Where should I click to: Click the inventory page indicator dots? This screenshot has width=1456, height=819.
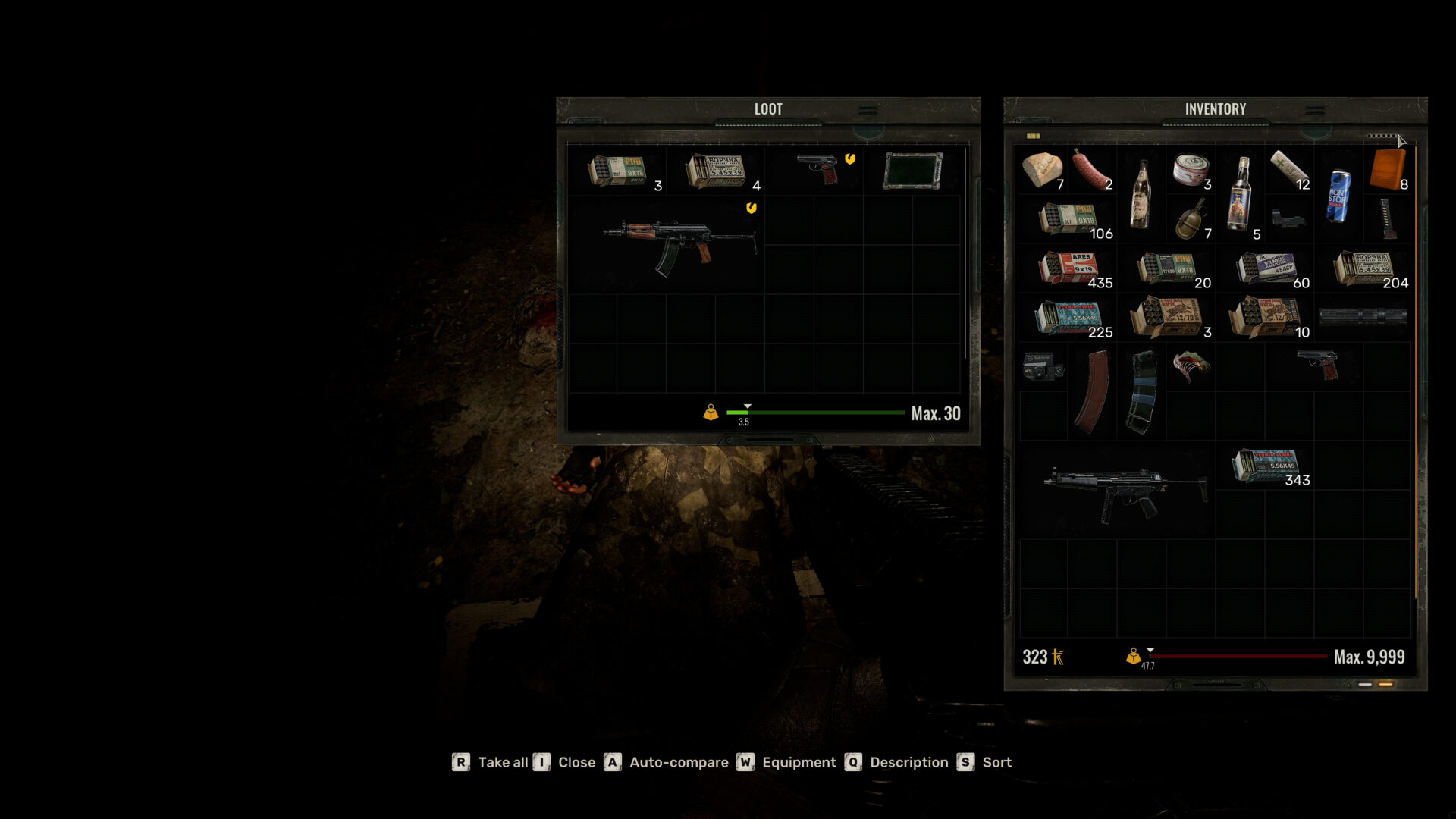[x=1382, y=135]
